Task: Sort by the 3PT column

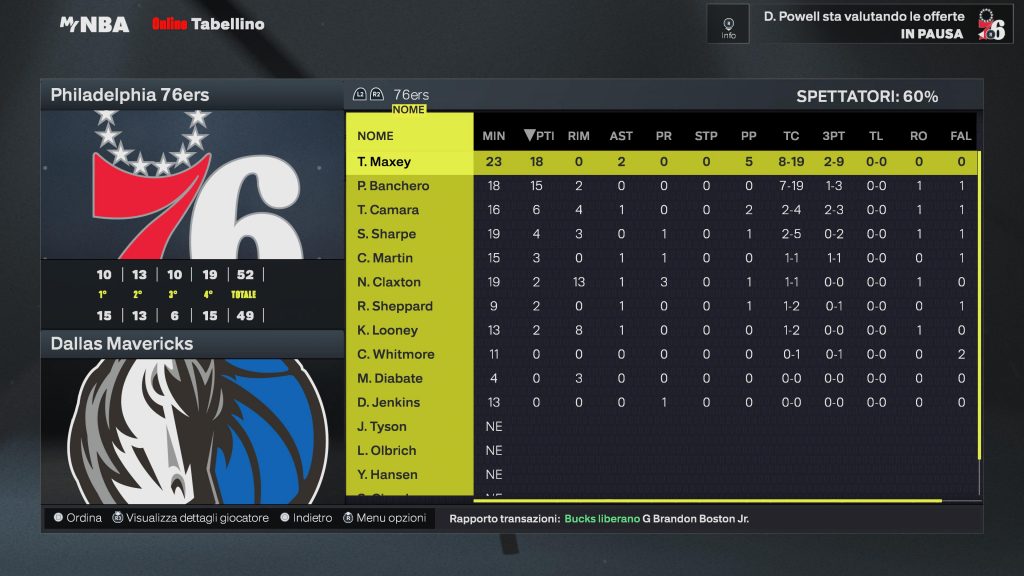Action: tap(833, 136)
